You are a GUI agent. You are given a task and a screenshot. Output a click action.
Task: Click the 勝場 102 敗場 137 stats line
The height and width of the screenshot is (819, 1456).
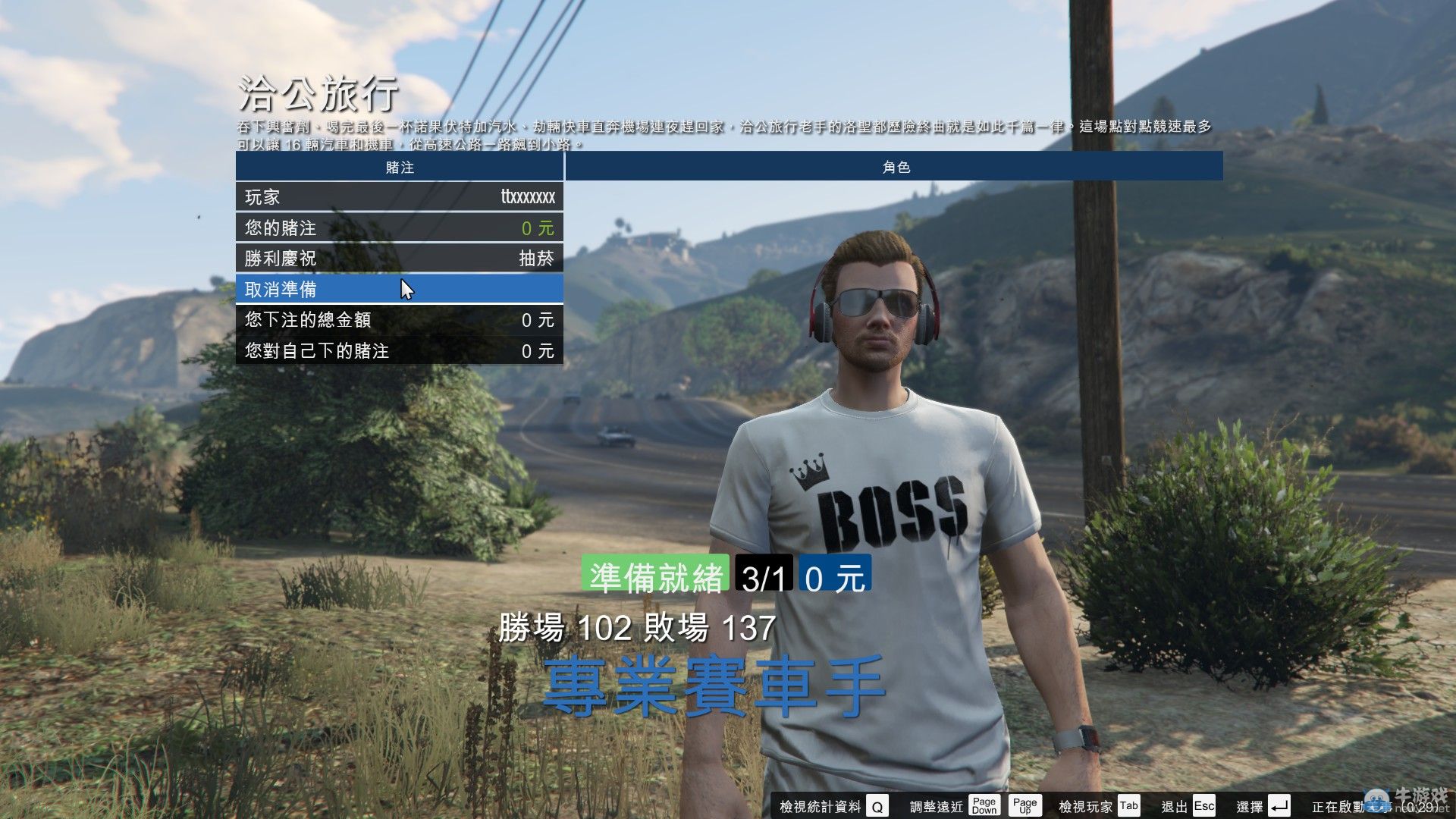click(635, 626)
